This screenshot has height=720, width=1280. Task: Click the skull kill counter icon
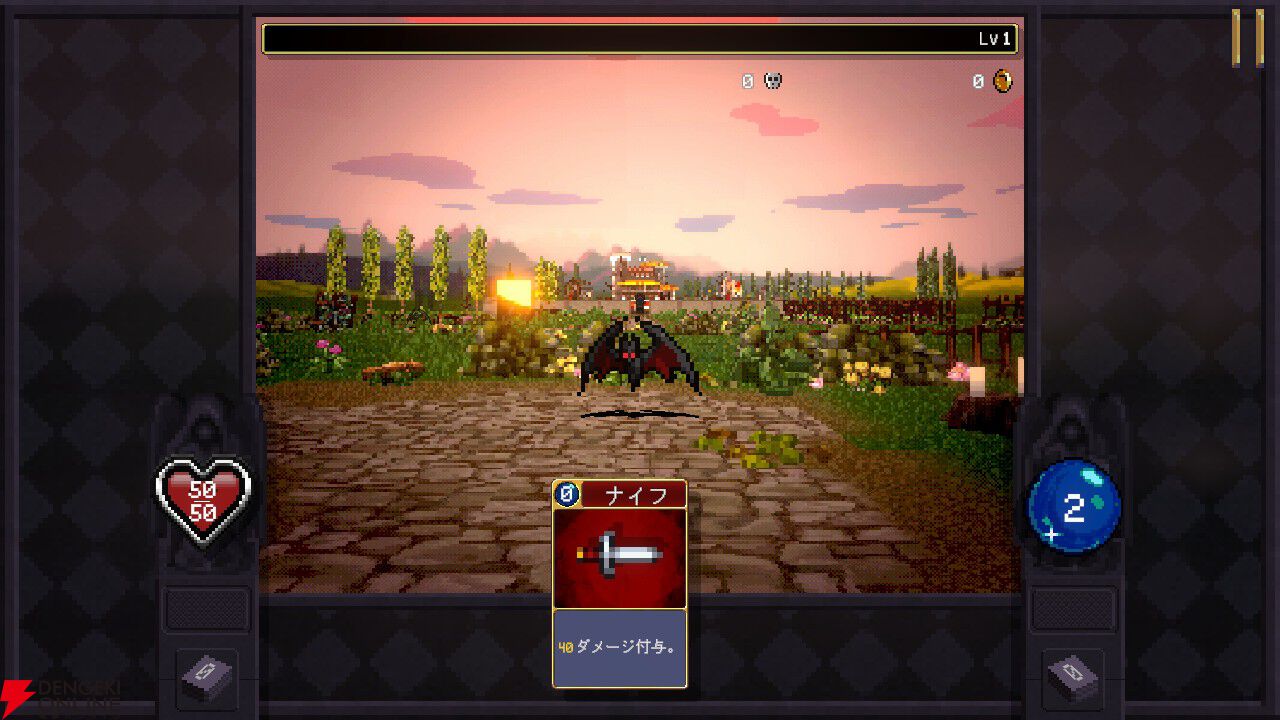pyautogui.click(x=770, y=81)
